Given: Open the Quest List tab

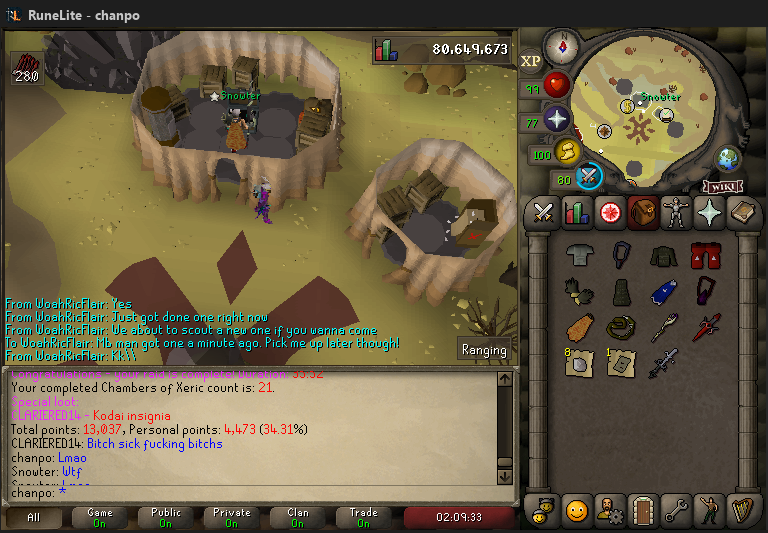Looking at the screenshot, I should (x=609, y=212).
